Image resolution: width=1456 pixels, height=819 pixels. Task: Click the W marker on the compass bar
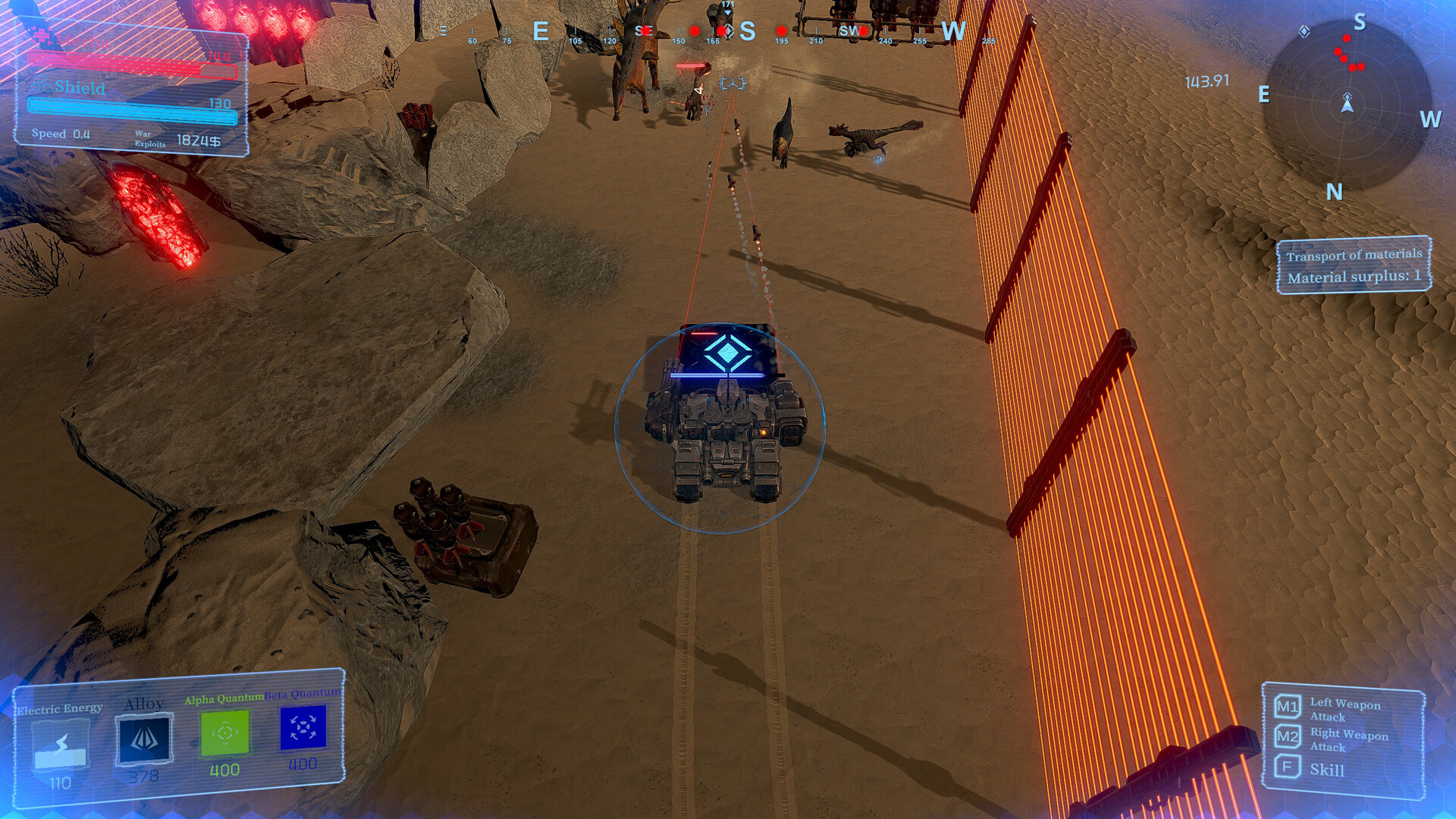[954, 31]
